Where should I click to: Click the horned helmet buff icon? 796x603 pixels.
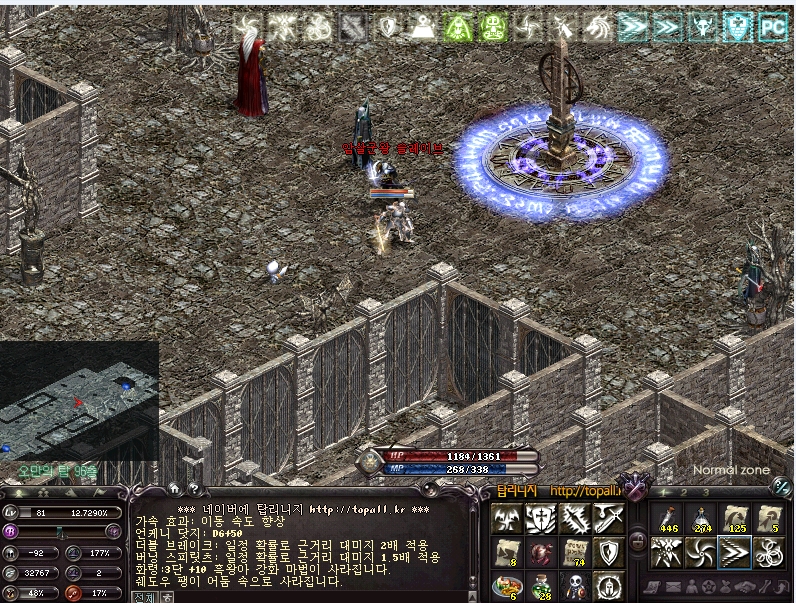[703, 26]
